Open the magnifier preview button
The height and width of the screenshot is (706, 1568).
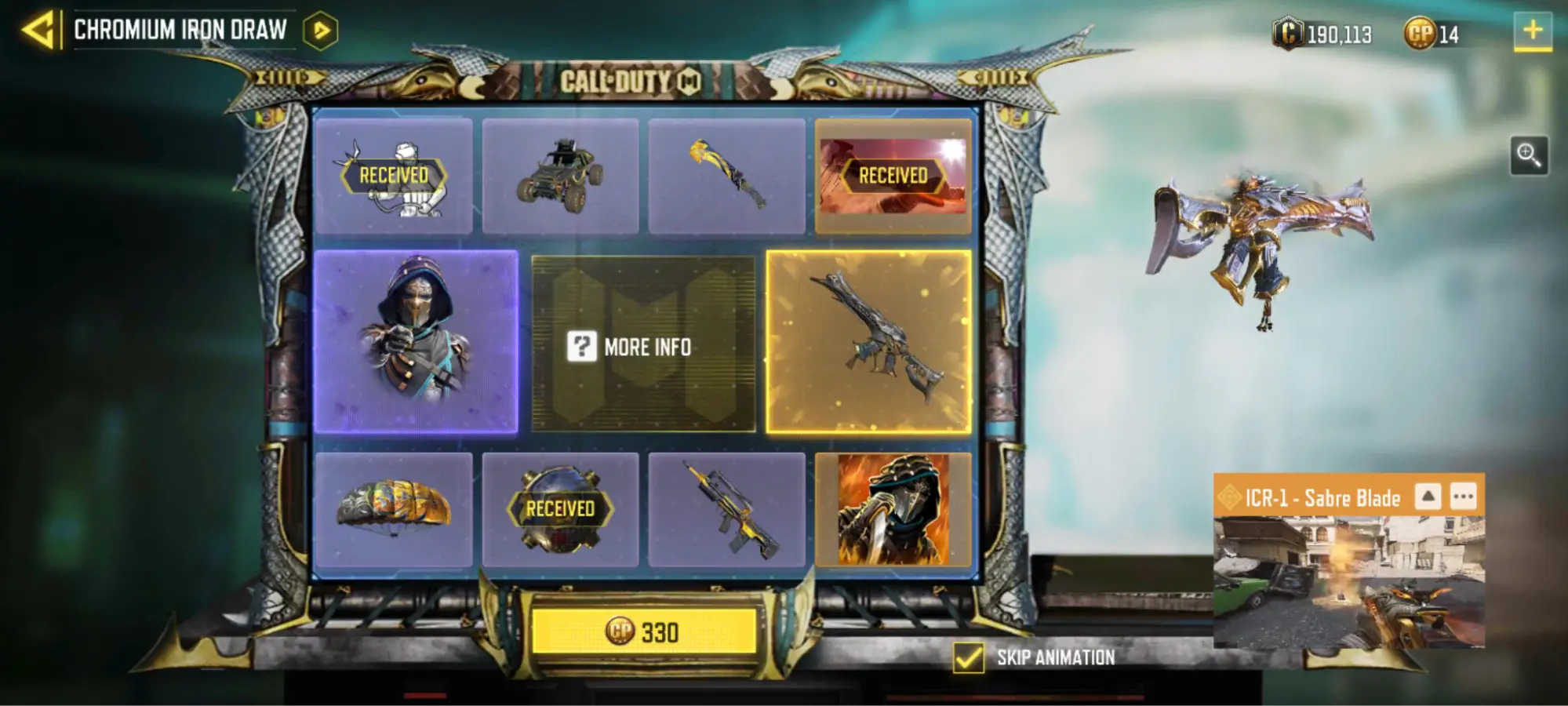click(1528, 155)
